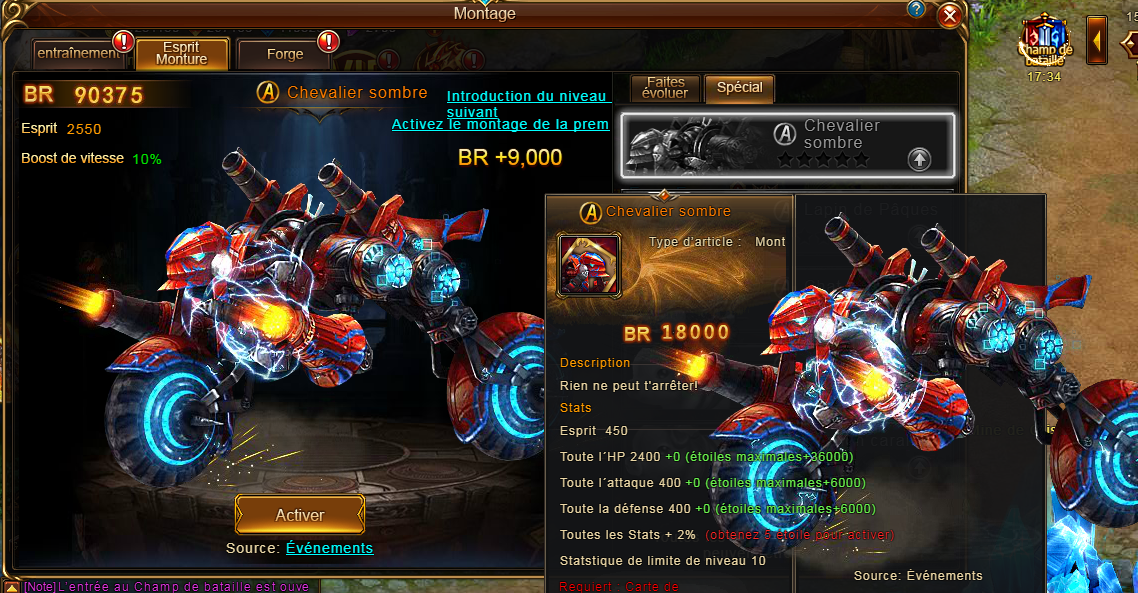Open the Forge tab

tap(285, 54)
